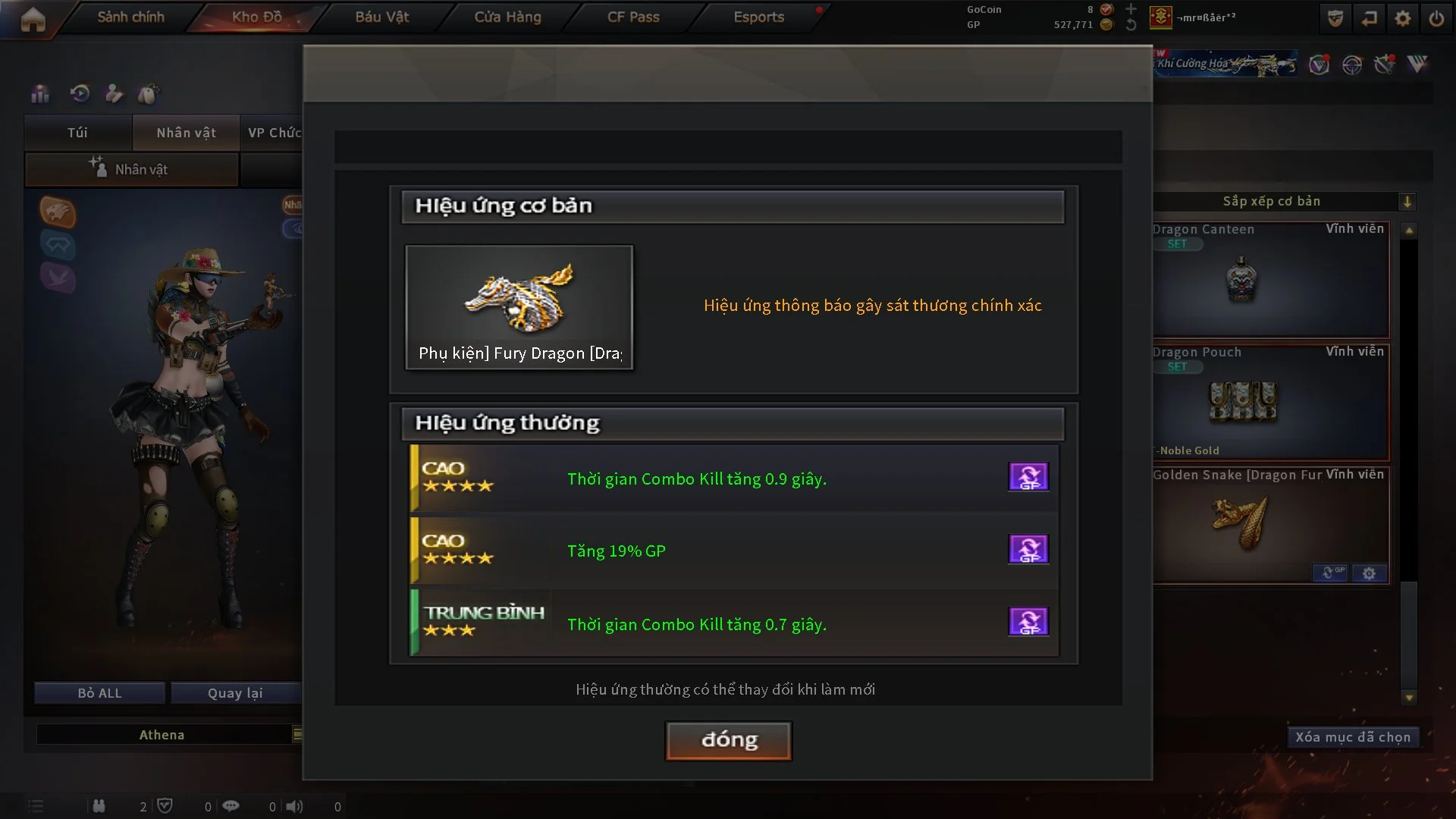Open the settings gear in the top-right corner
1456x819 pixels.
[x=1403, y=17]
